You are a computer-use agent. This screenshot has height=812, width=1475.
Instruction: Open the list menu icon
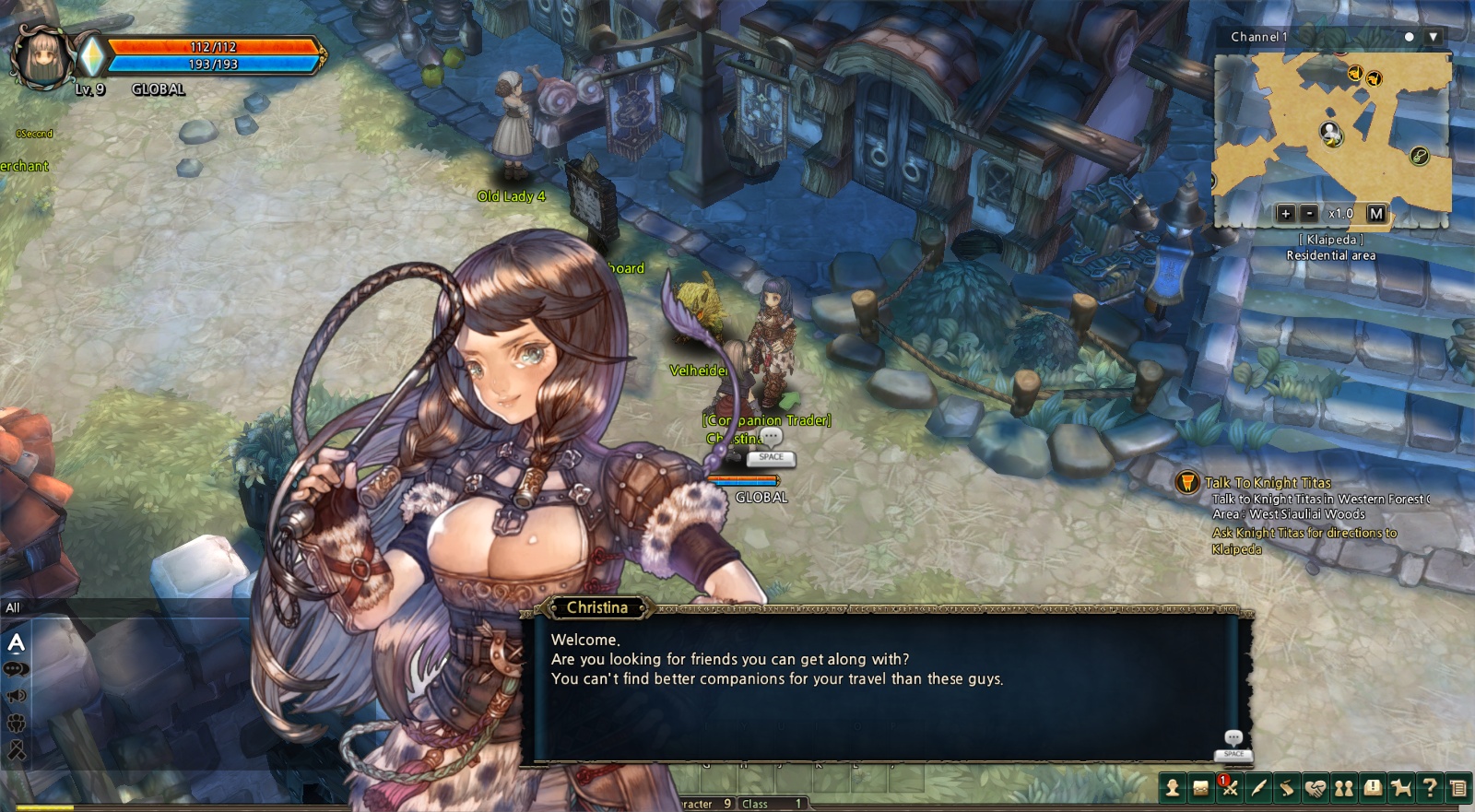[x=1458, y=788]
